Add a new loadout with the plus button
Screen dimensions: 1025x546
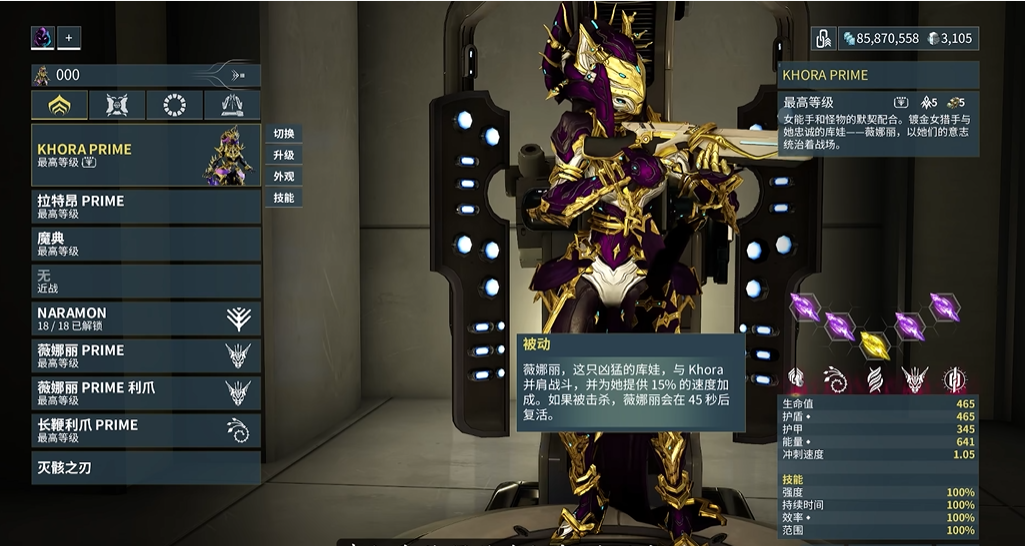coord(69,38)
